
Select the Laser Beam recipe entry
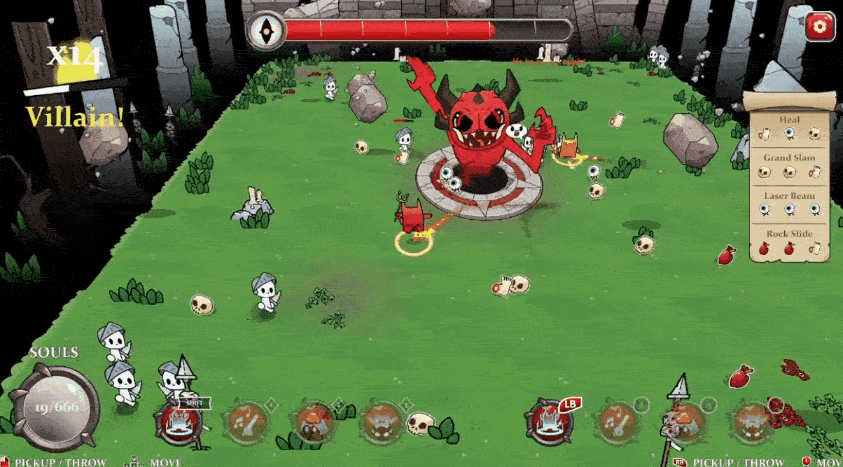click(x=789, y=204)
